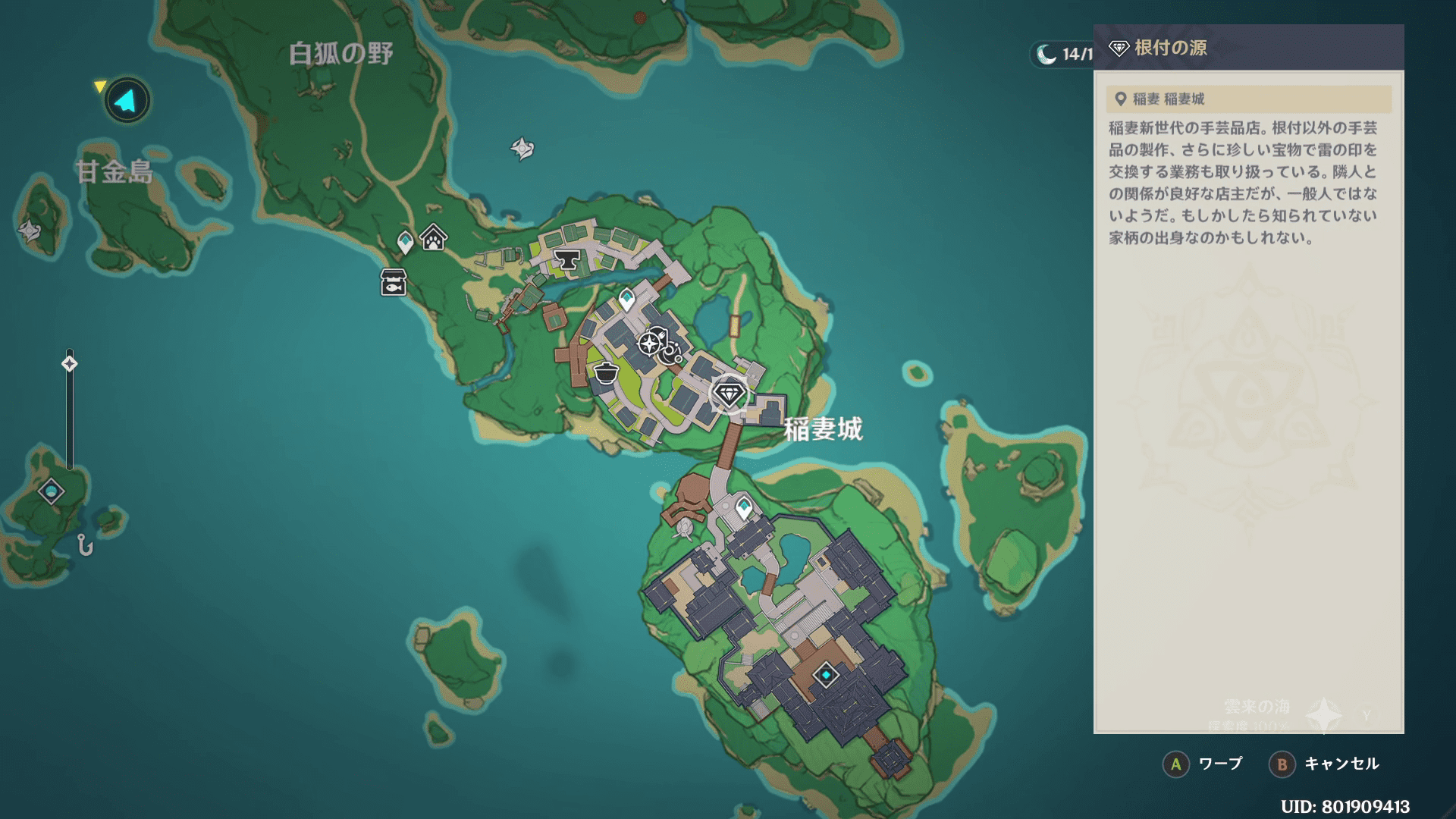Select the player location arrow marker
This screenshot has height=819, width=1456.
coord(127,100)
